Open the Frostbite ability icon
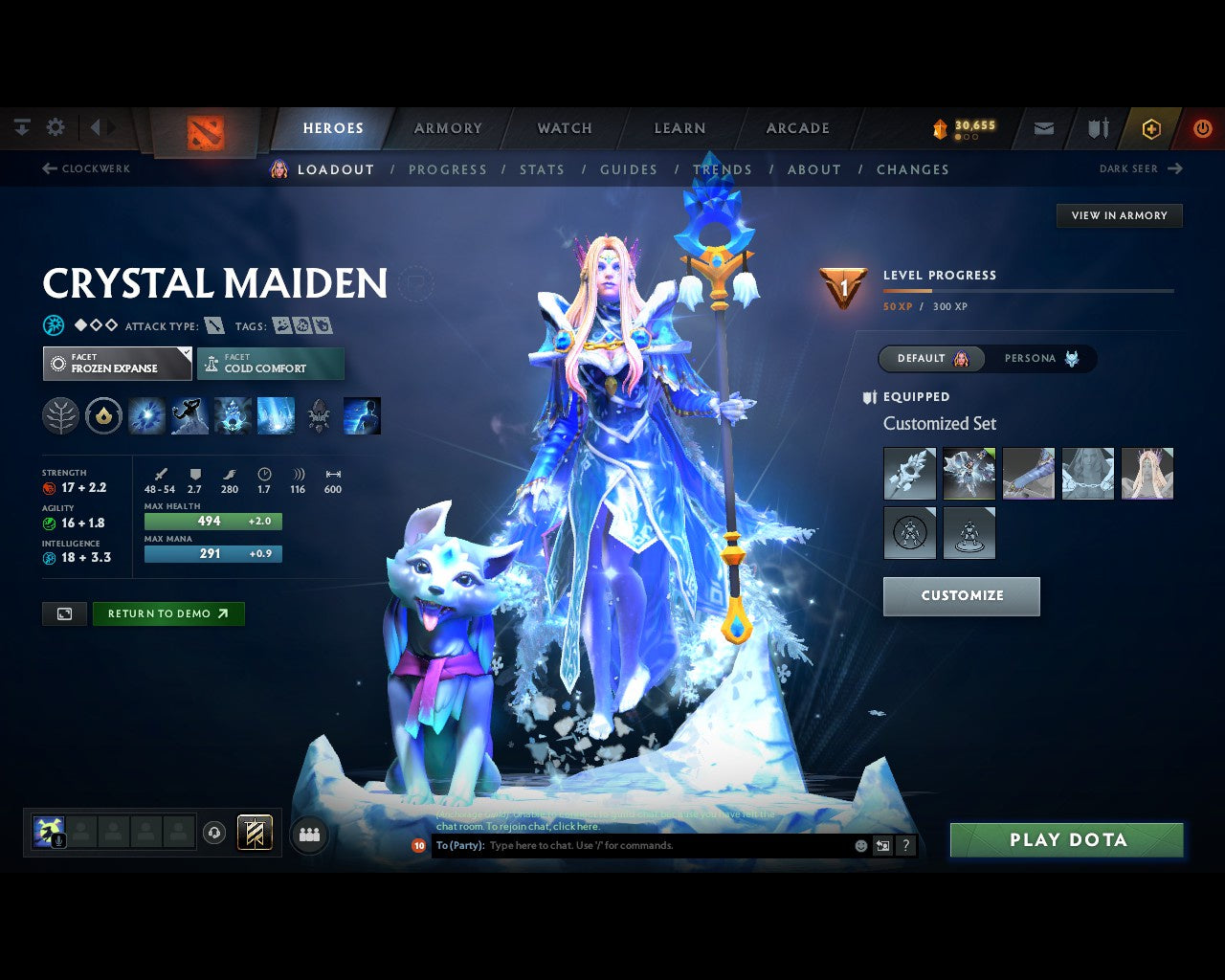The width and height of the screenshot is (1225, 980). pos(189,415)
